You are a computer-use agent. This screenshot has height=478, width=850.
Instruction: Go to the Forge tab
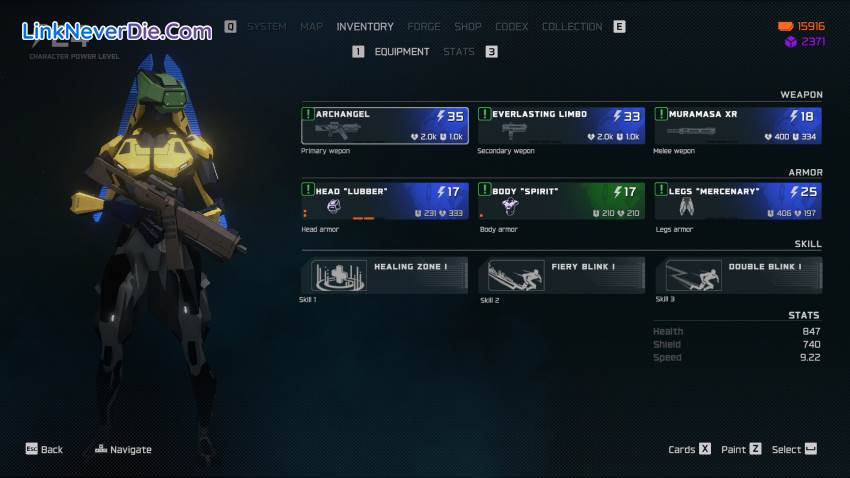(x=424, y=26)
